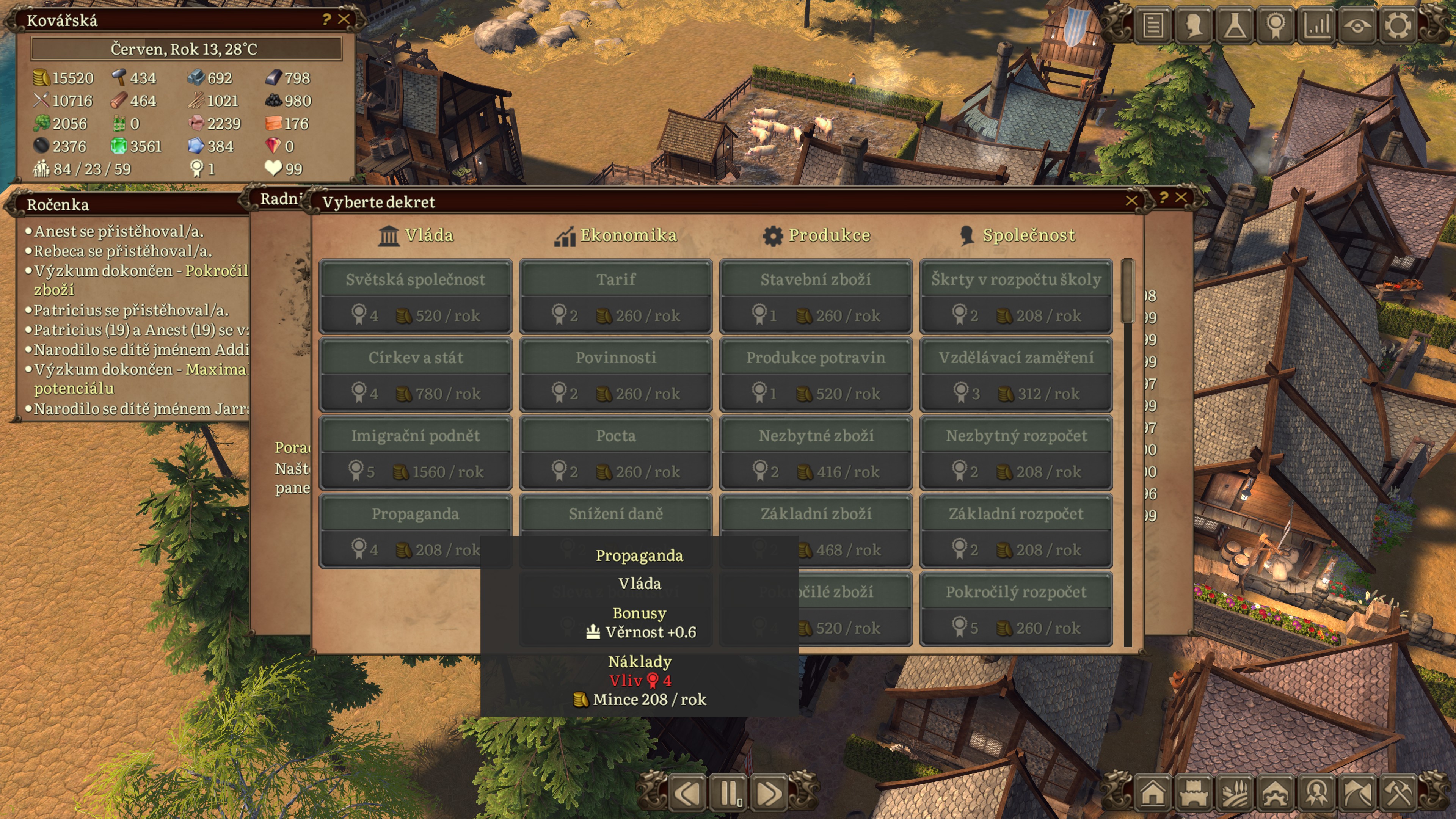Open the statistics bar chart panel
The height and width of the screenshot is (819, 1456).
tap(1316, 25)
